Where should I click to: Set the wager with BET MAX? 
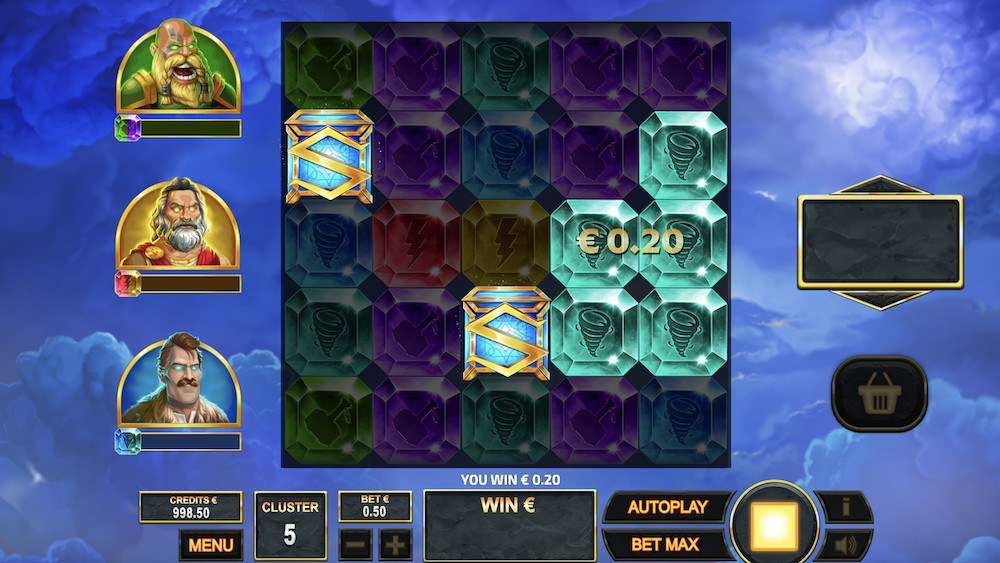(x=664, y=545)
